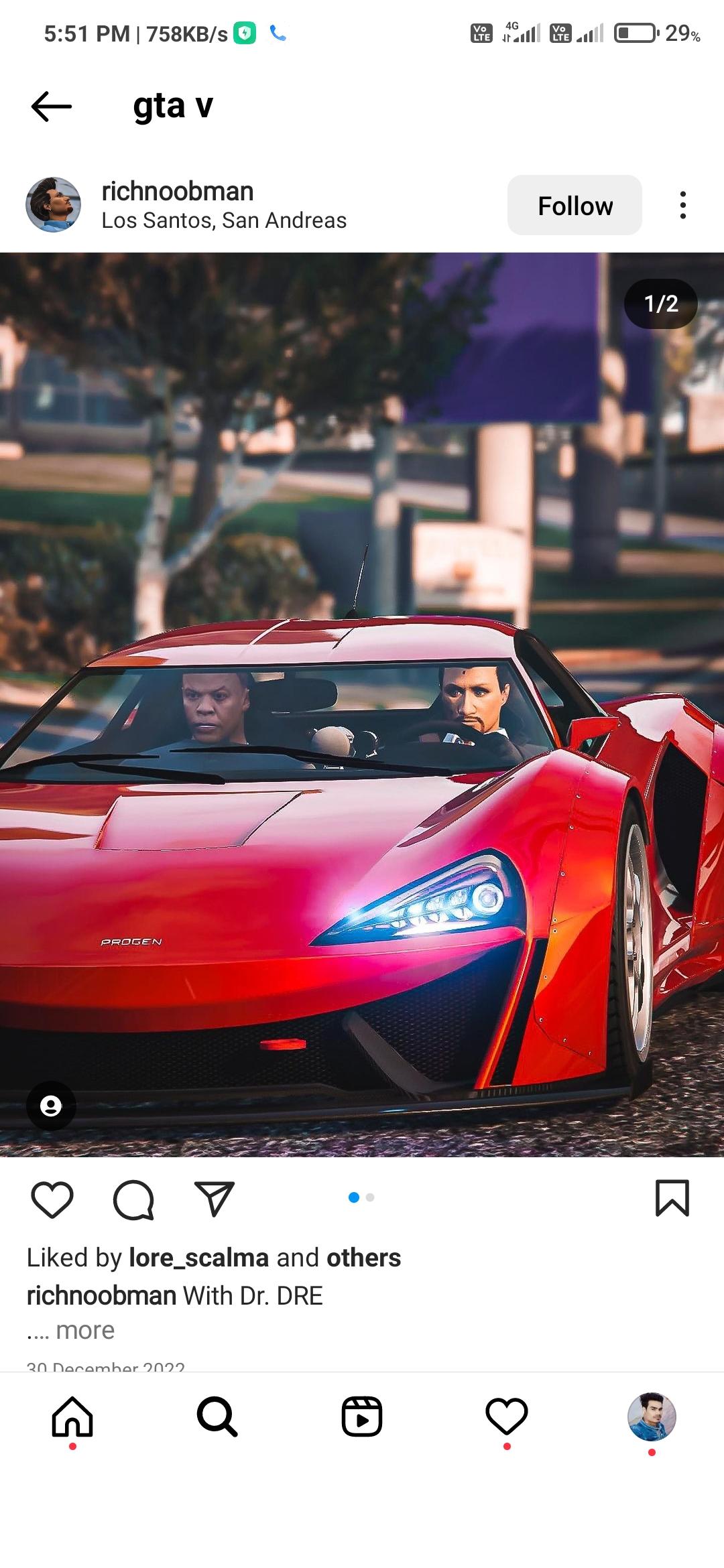Open the comments on this post
Viewport: 724px width, 1568px height.
click(133, 1199)
